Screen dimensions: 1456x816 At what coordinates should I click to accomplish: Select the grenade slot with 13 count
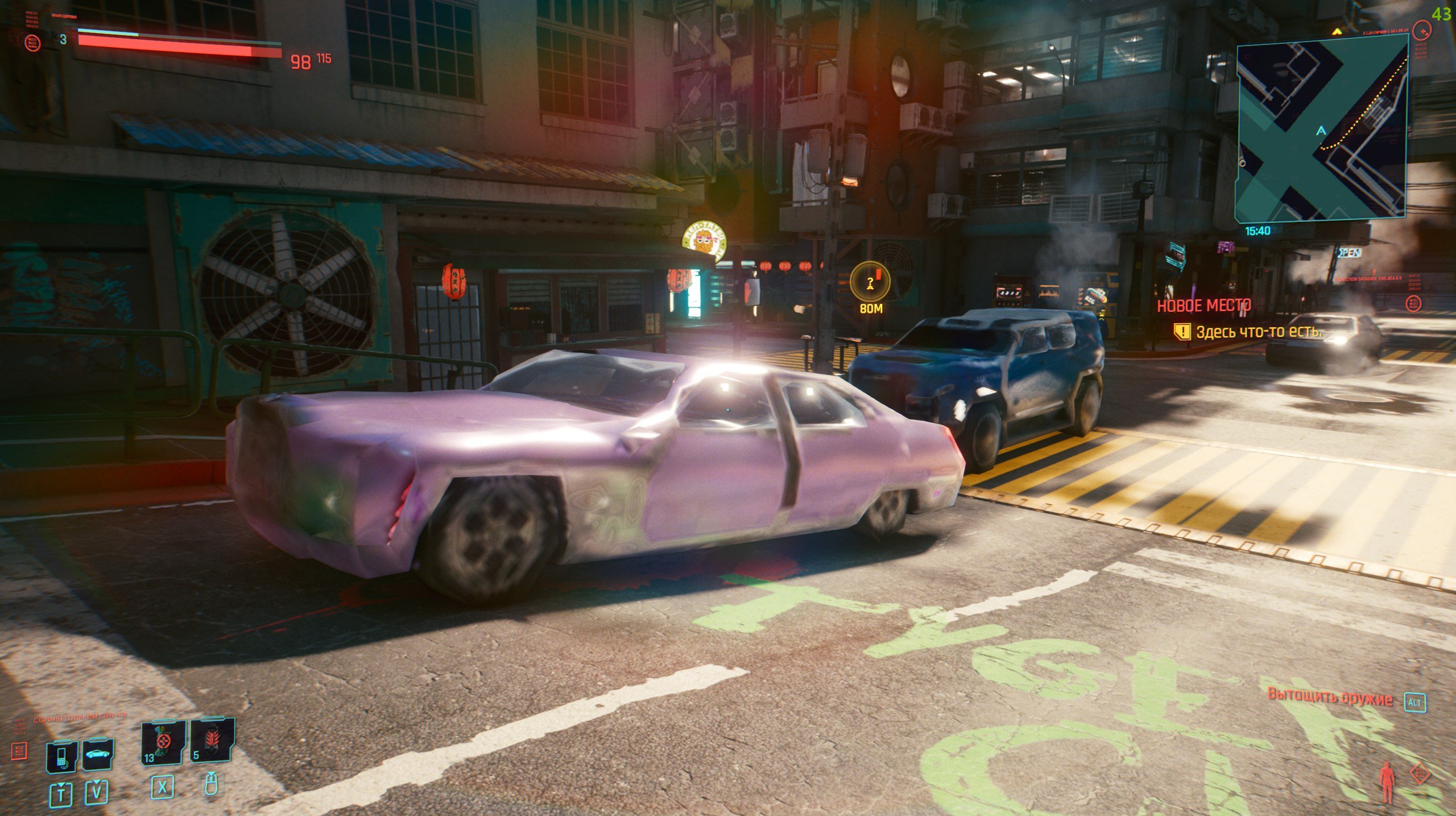163,742
